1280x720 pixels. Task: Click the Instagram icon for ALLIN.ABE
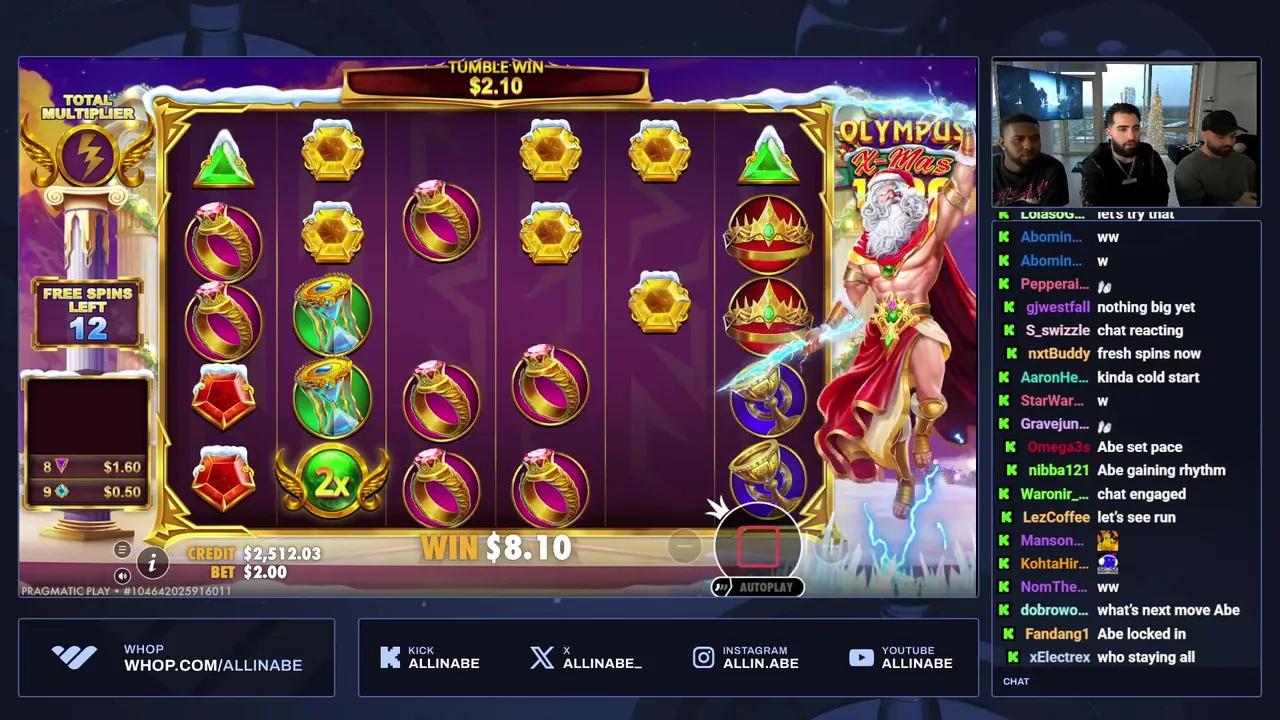click(703, 657)
